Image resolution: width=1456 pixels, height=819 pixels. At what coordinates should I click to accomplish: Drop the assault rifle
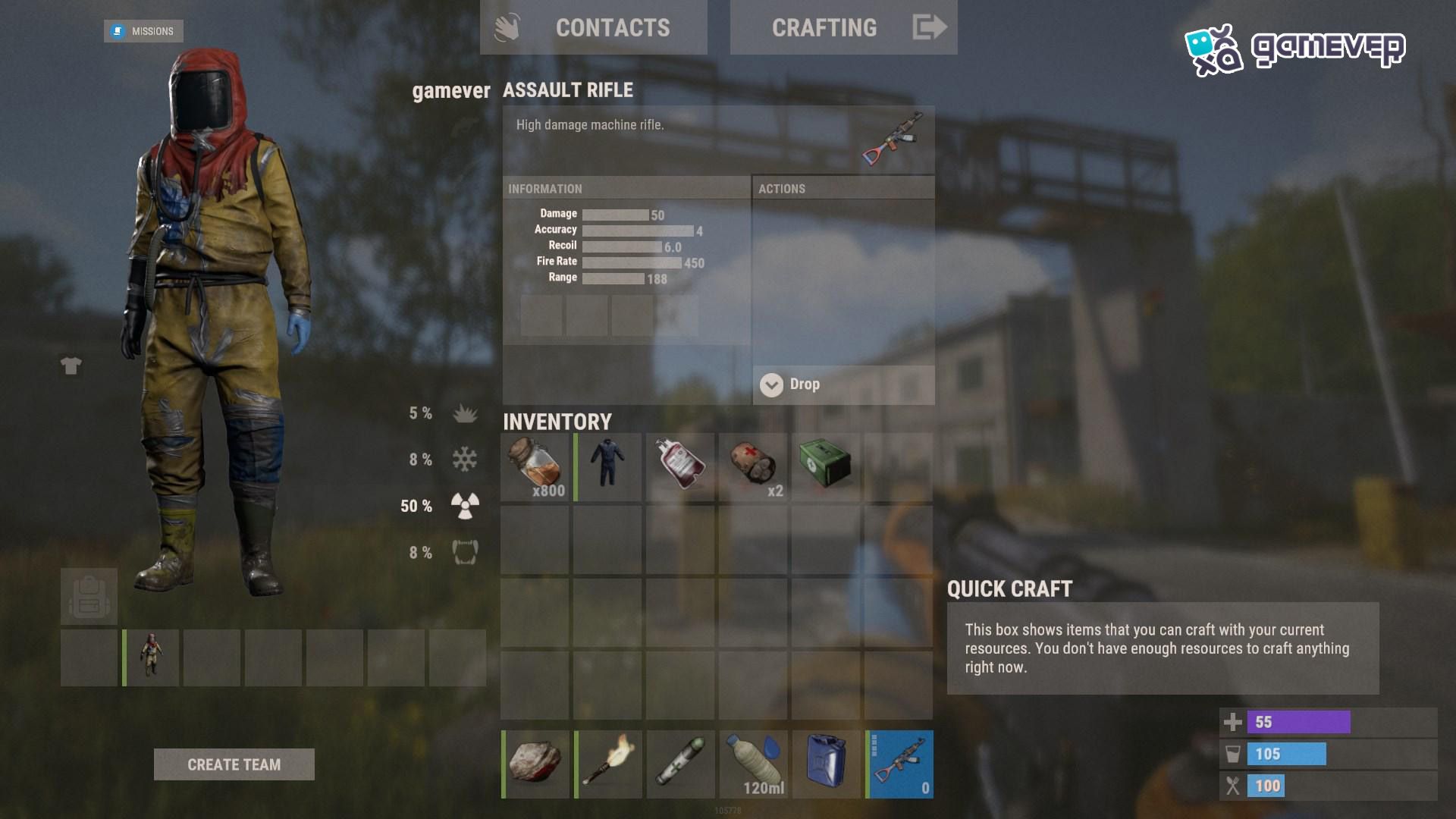(x=843, y=384)
